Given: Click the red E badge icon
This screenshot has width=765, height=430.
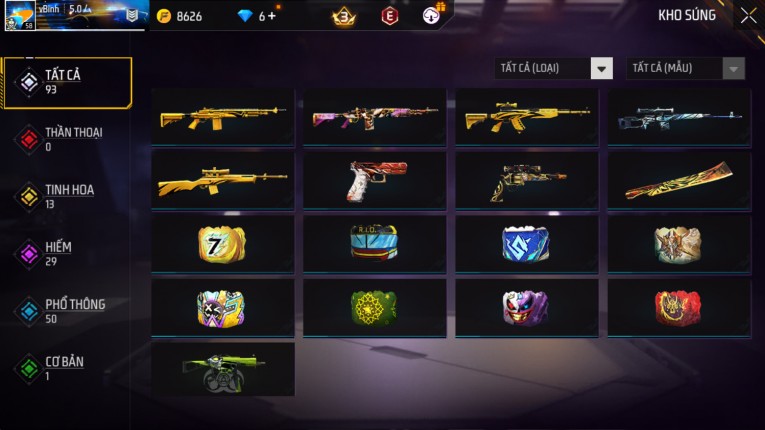Looking at the screenshot, I should pos(390,16).
